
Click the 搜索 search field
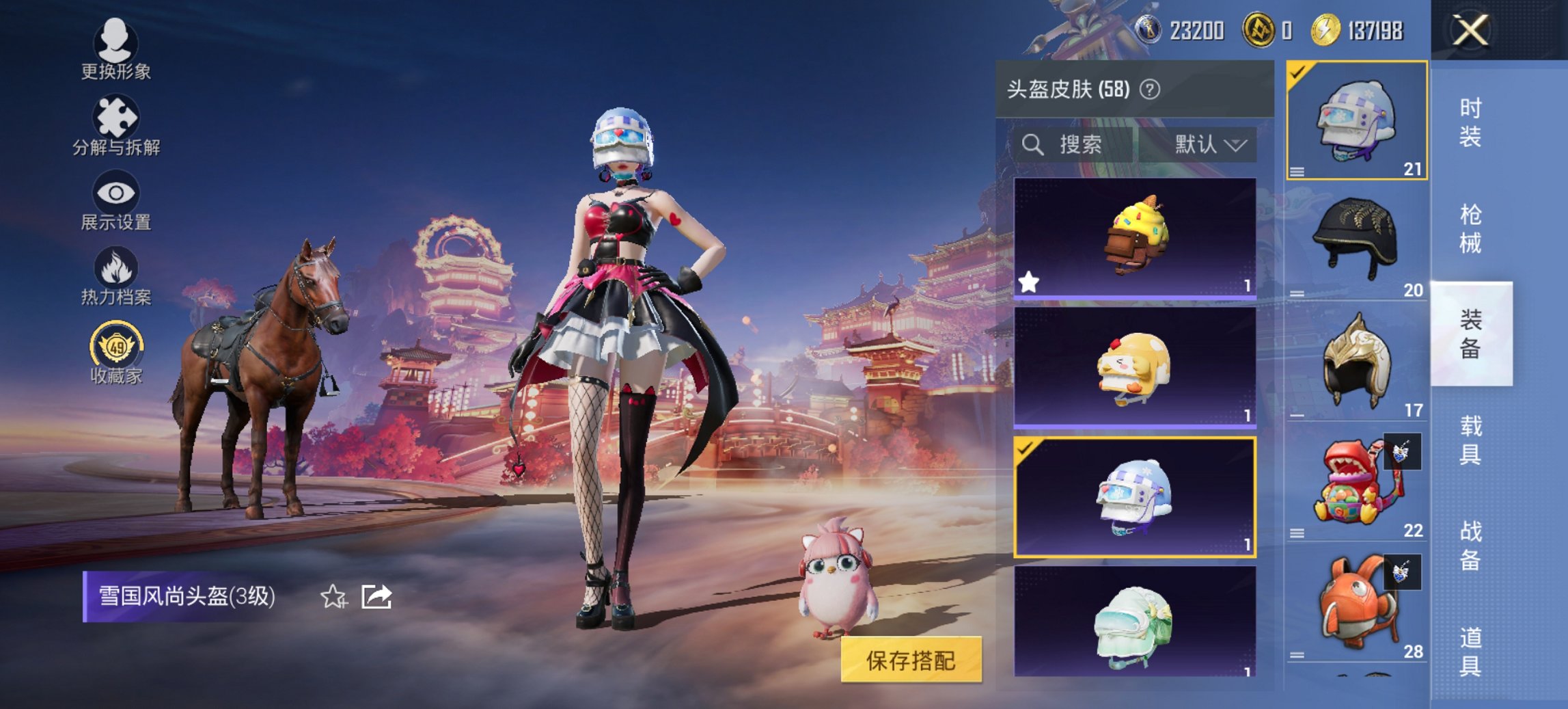pyautogui.click(x=1079, y=145)
